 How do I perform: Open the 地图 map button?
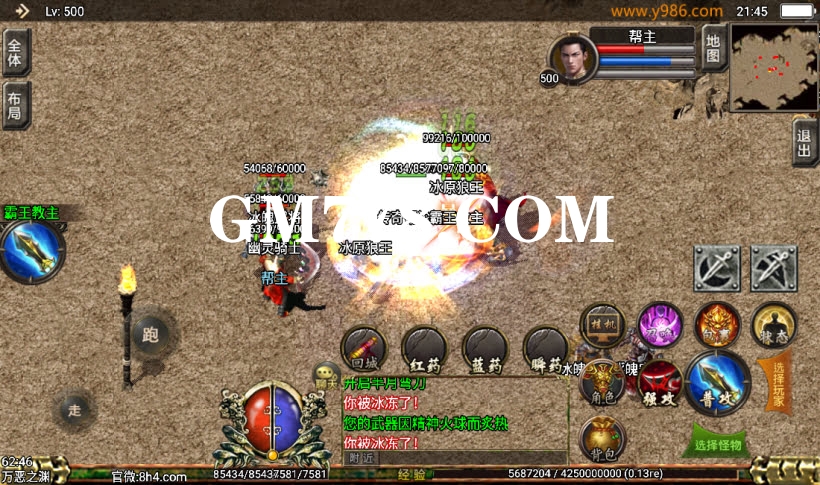click(712, 47)
